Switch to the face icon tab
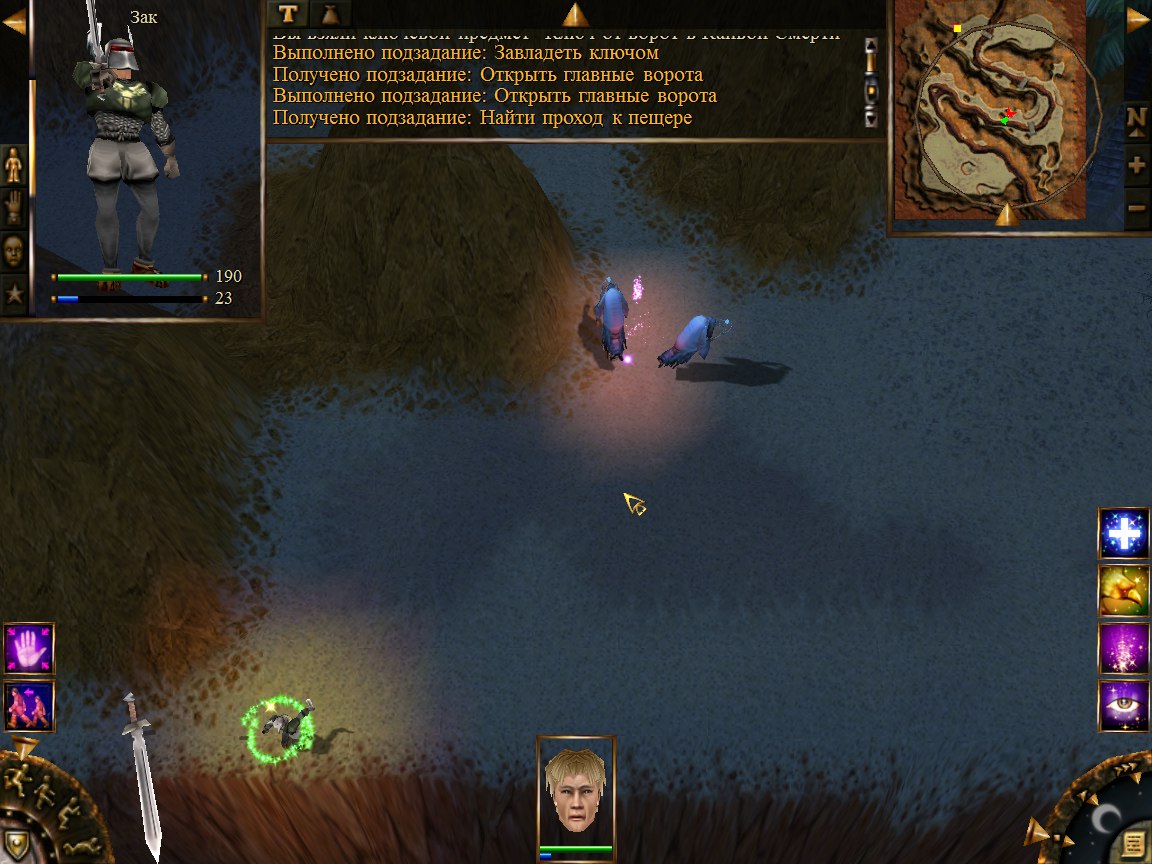 (x=14, y=251)
